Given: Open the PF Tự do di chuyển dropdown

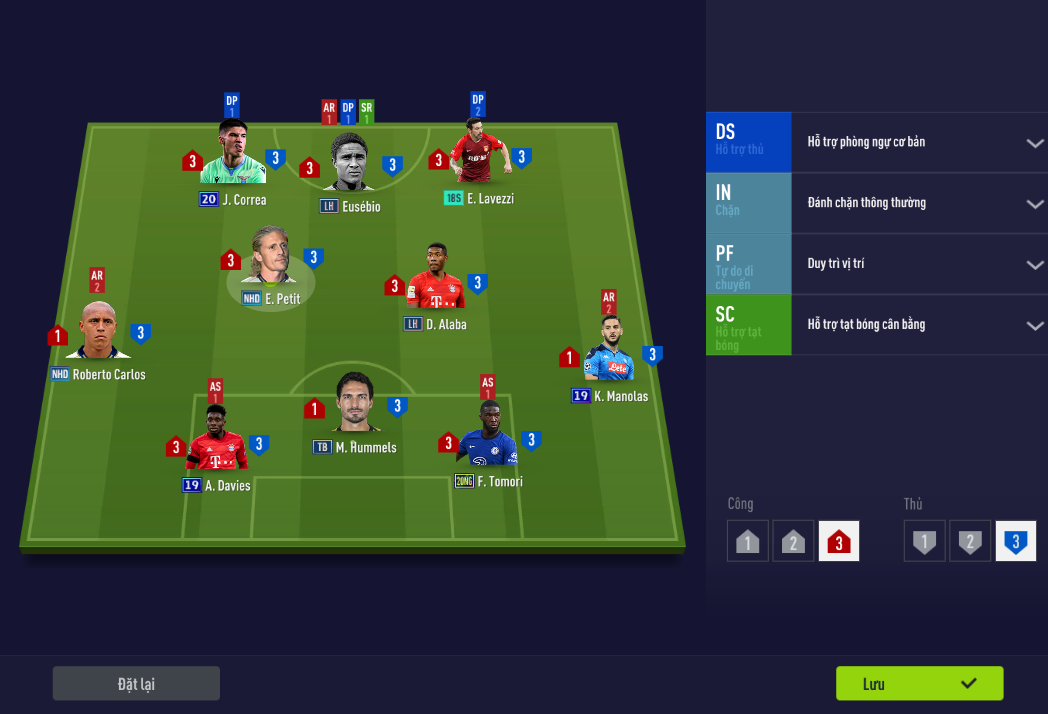Looking at the screenshot, I should [1034, 264].
